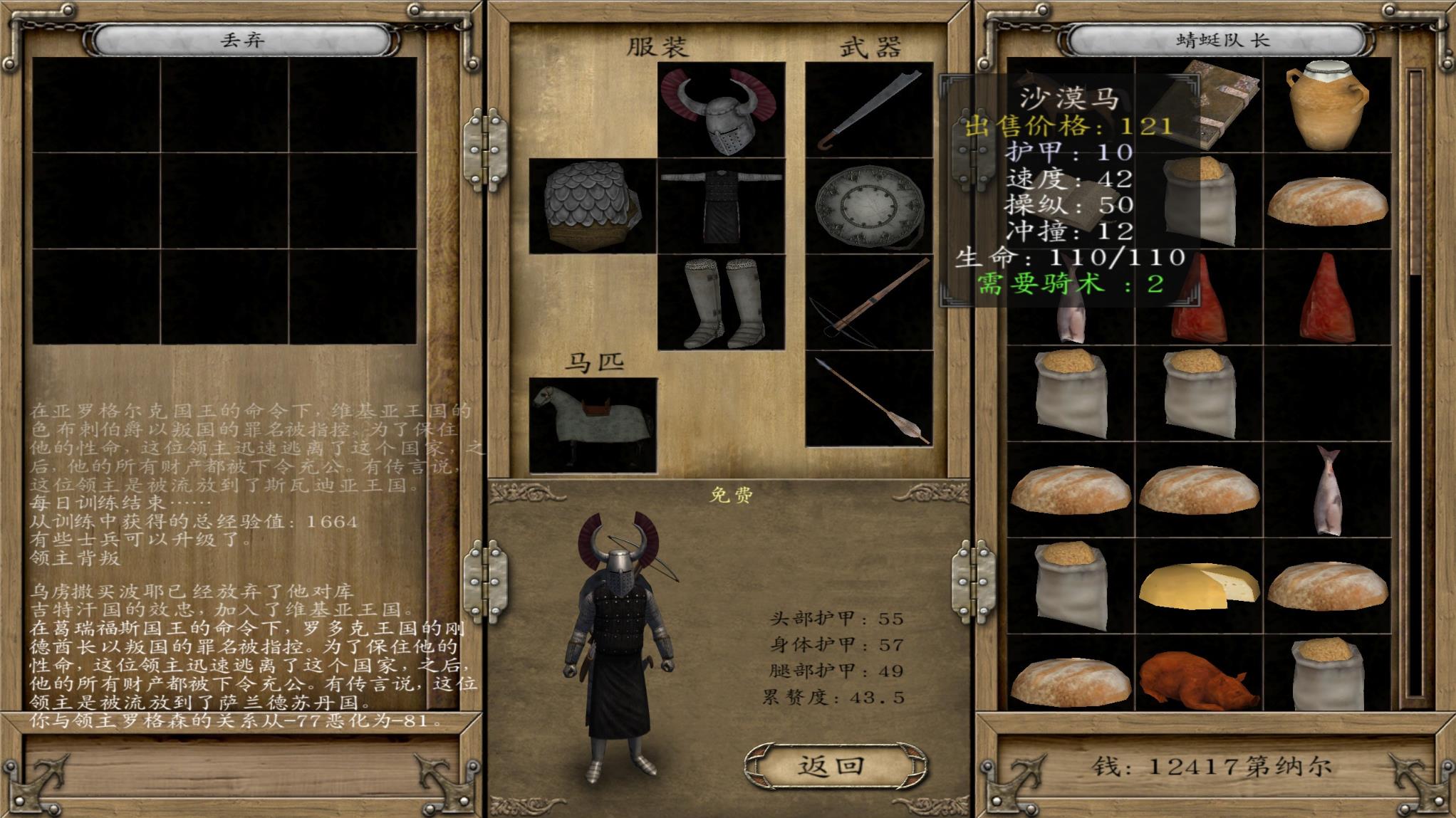1456x818 pixels.
Task: Select the horned helmet equipment slot
Action: tap(721, 110)
